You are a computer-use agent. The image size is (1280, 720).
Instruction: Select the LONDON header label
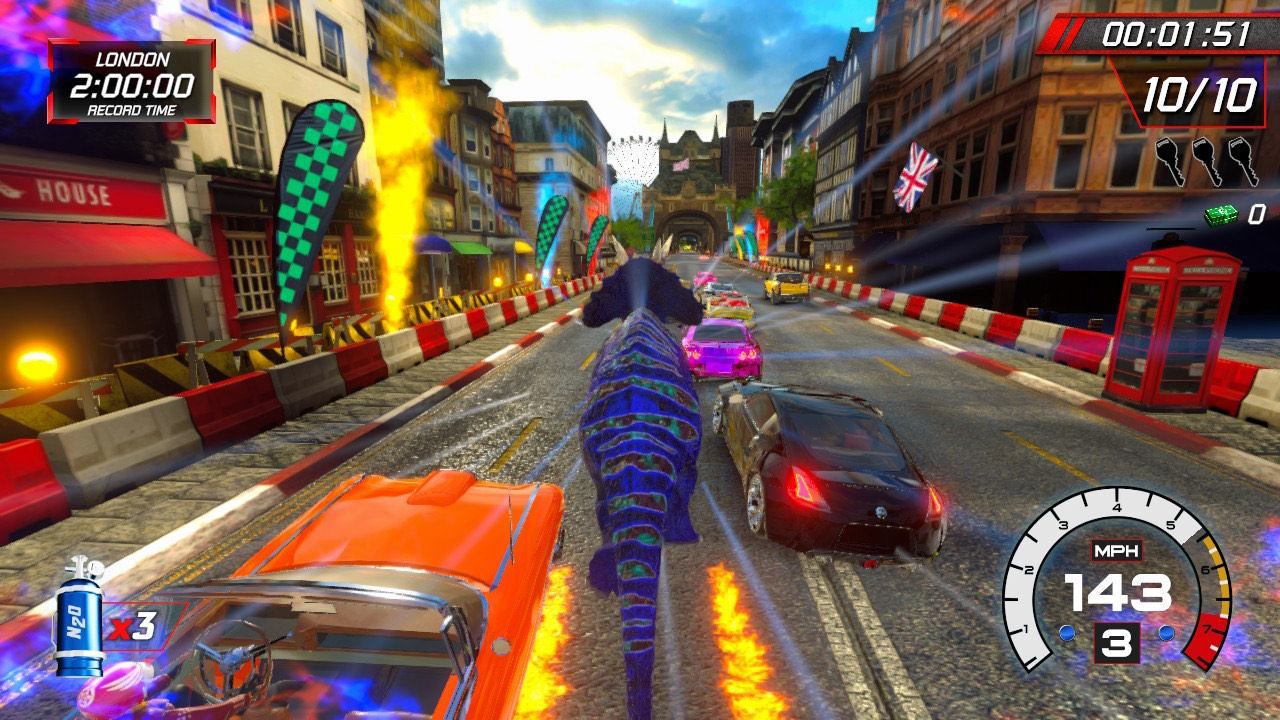(130, 57)
